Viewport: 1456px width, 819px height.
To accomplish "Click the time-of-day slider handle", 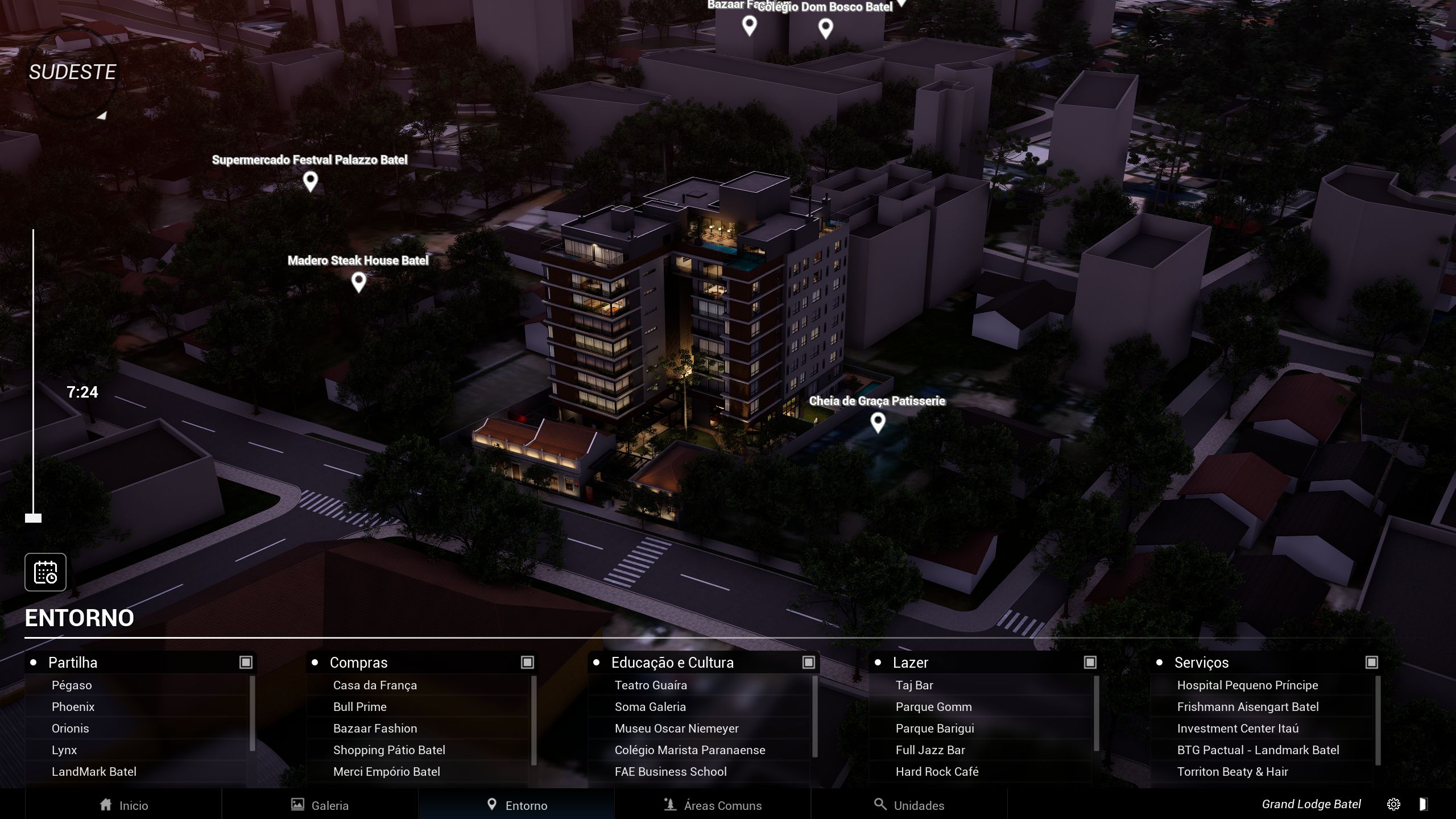I will click(x=34, y=518).
